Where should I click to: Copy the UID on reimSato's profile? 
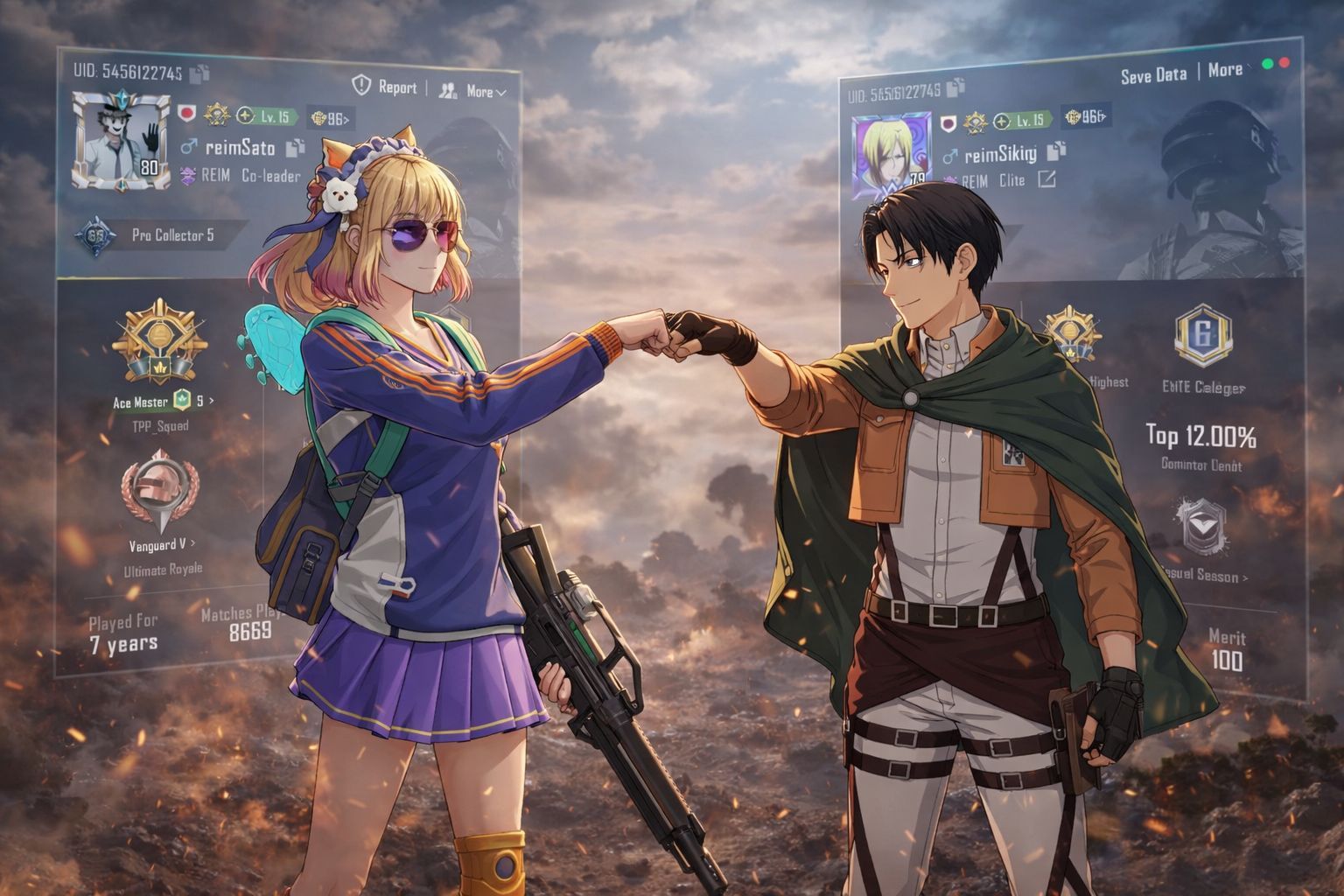click(199, 73)
